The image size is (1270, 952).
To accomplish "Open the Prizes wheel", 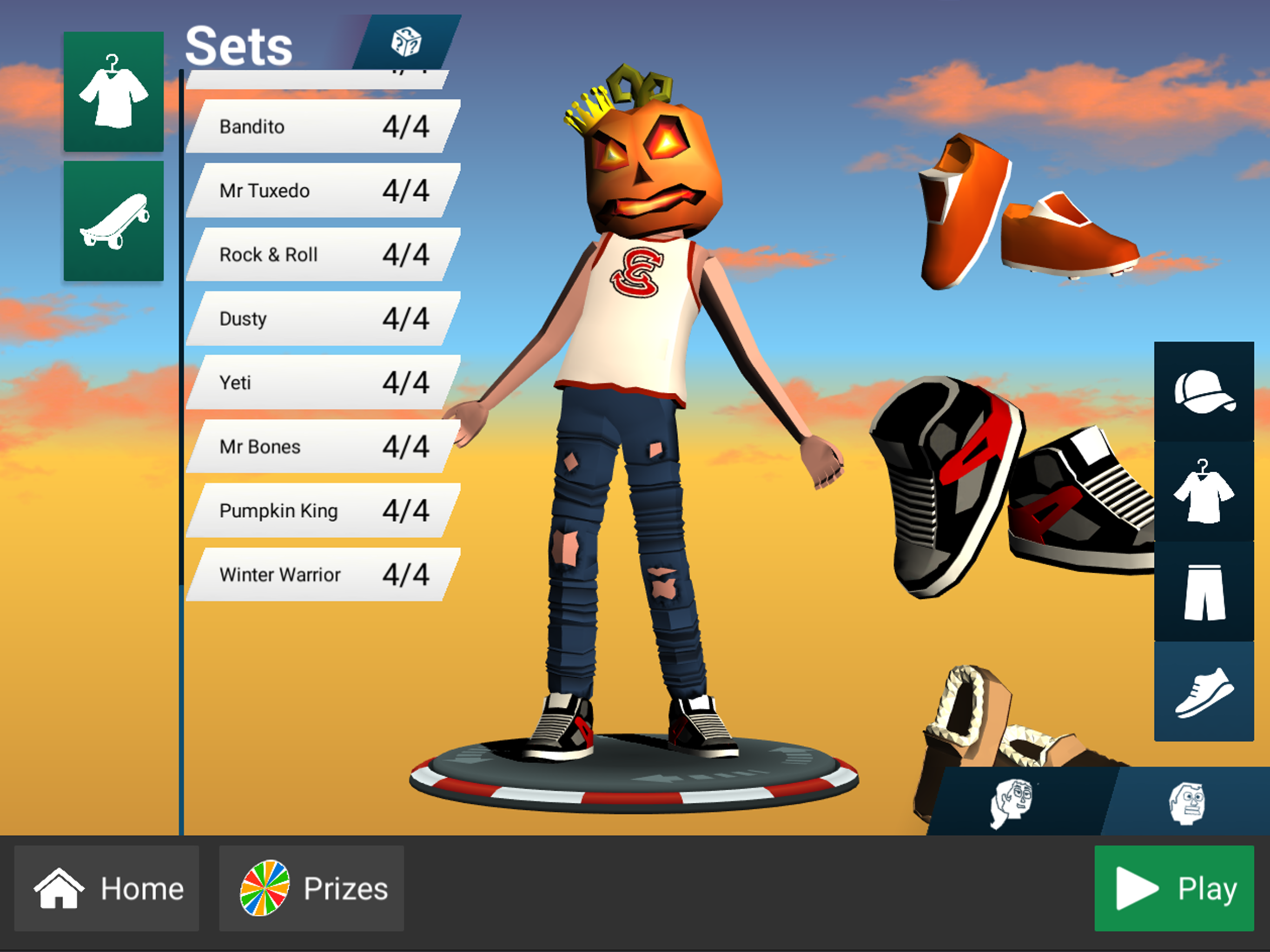I will pos(311,888).
